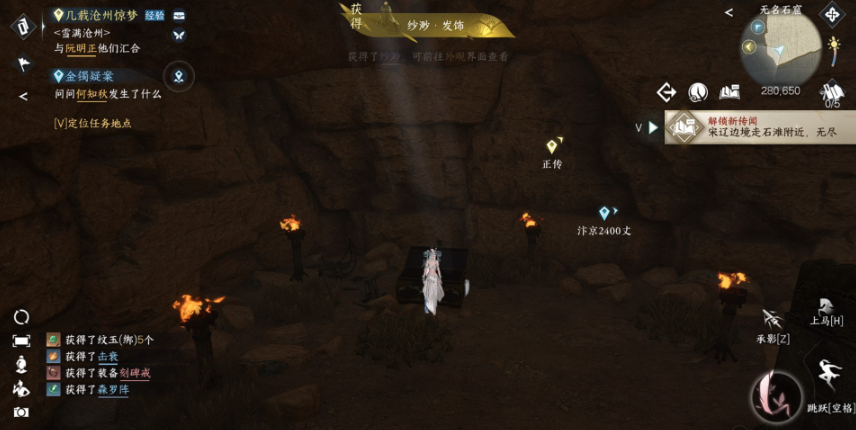Open the camera photo mode icon
Viewport: 856px width, 430px height.
[x=21, y=411]
